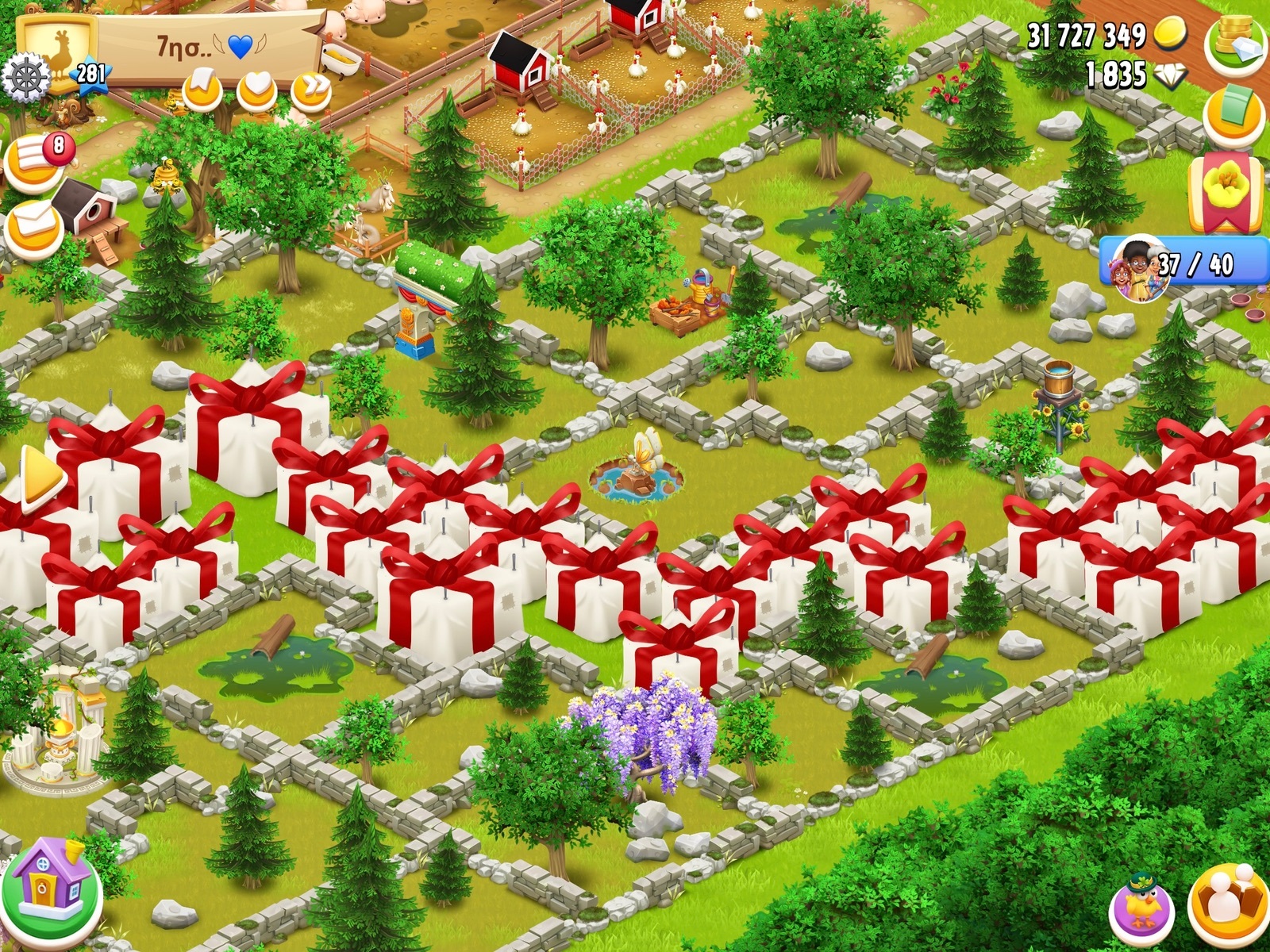Open the coins and diamonds shop
Screen dimensions: 1270x952
tap(1234, 44)
